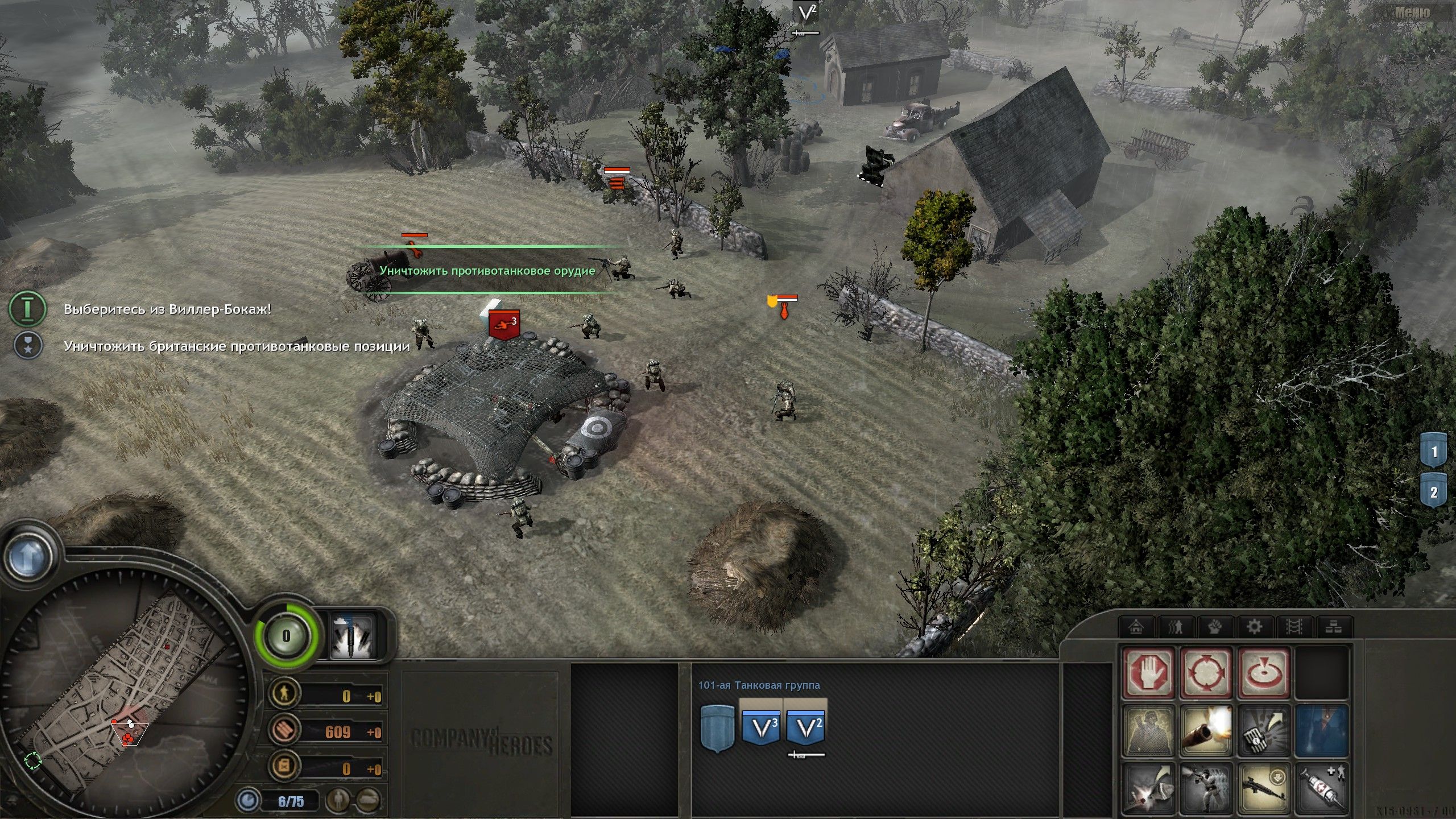This screenshot has width=1456, height=819.
Task: Open the command hierarchy tree tab
Action: coord(1334,626)
